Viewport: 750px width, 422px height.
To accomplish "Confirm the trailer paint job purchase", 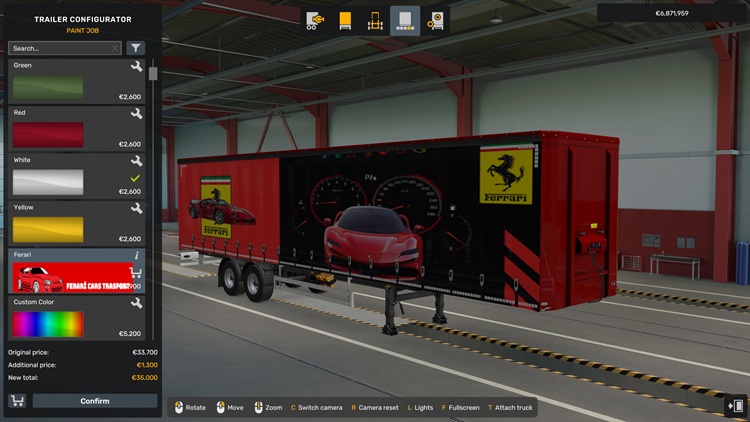I will (x=95, y=401).
